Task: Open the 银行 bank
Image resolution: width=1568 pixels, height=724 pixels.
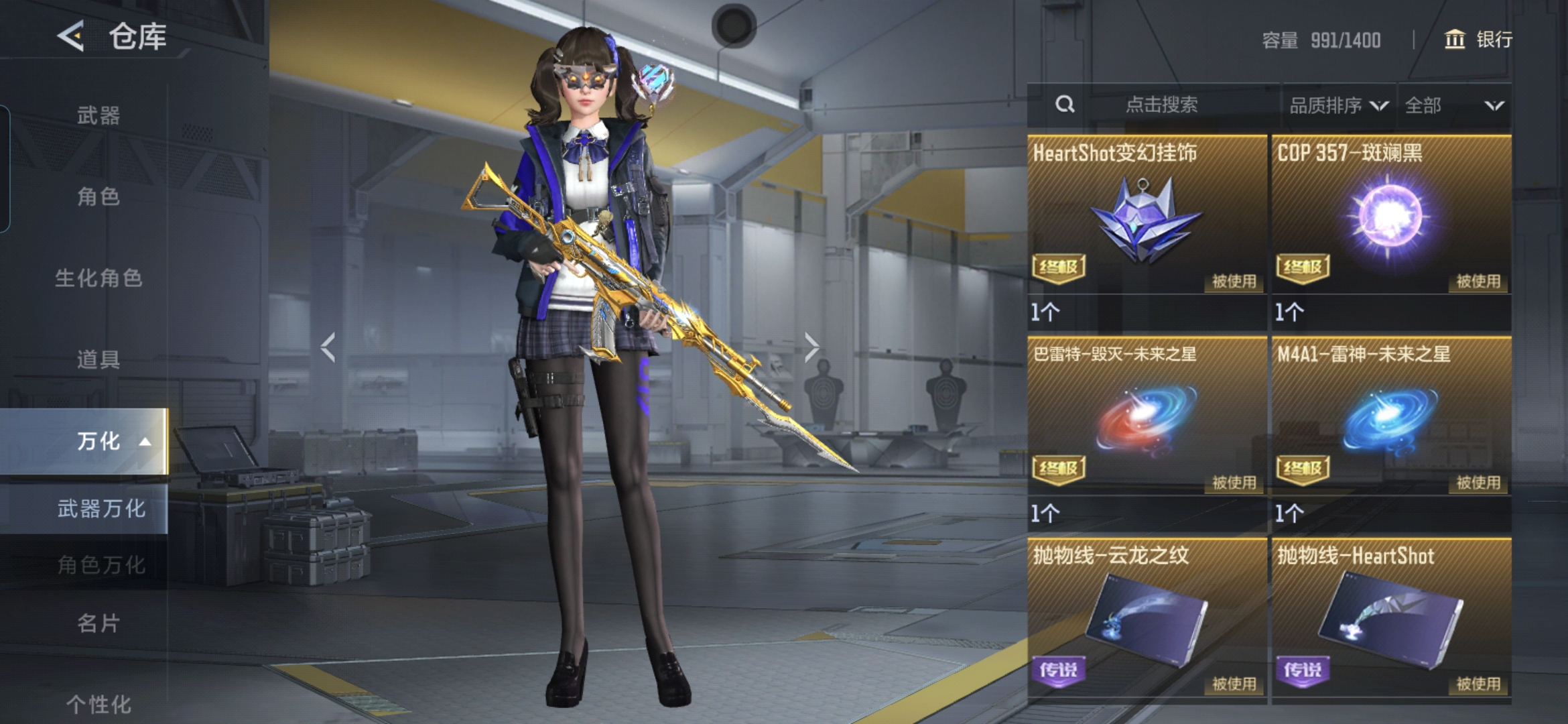Action: pos(1478,40)
